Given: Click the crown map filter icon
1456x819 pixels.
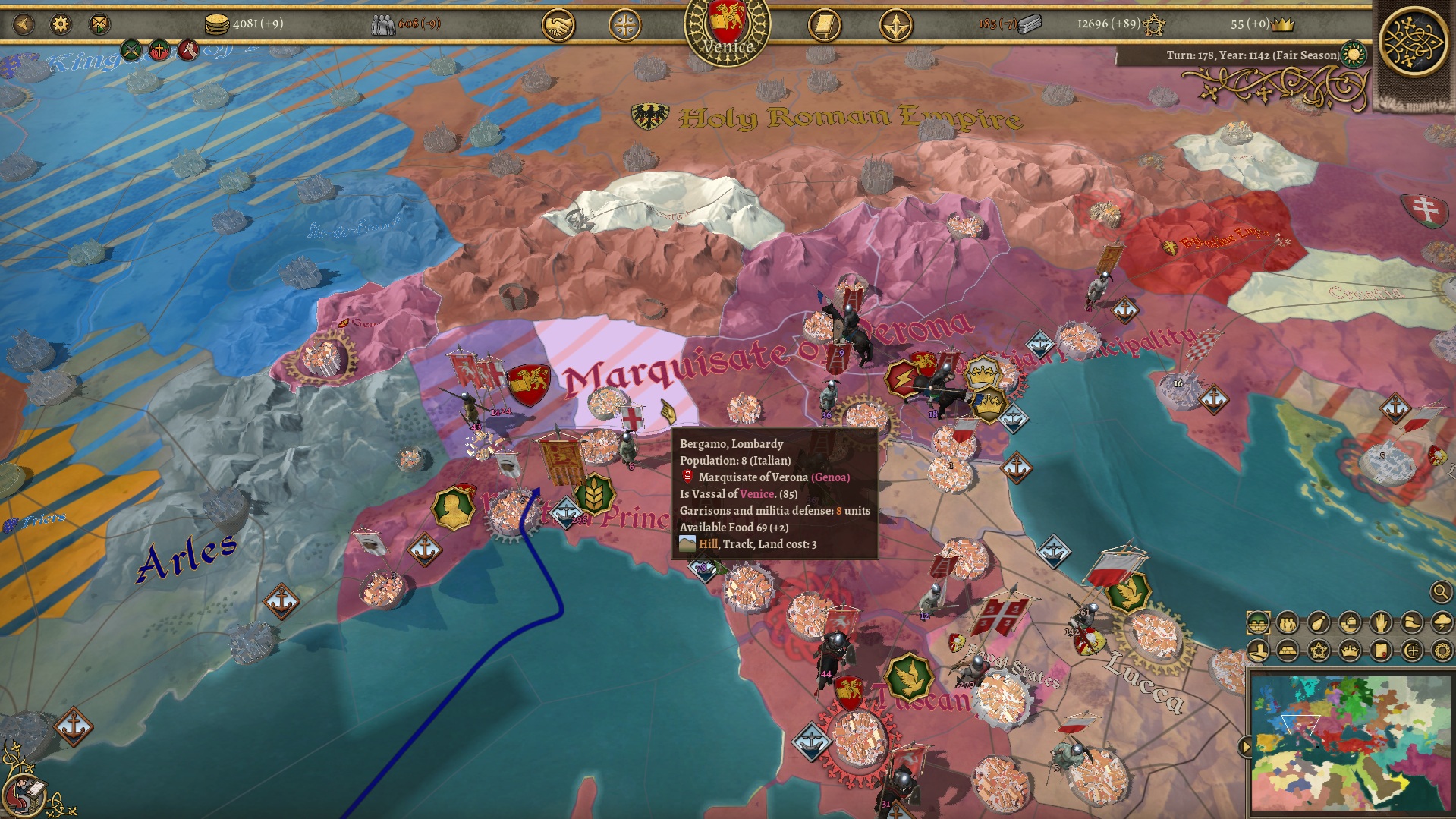Looking at the screenshot, I should tap(1350, 650).
